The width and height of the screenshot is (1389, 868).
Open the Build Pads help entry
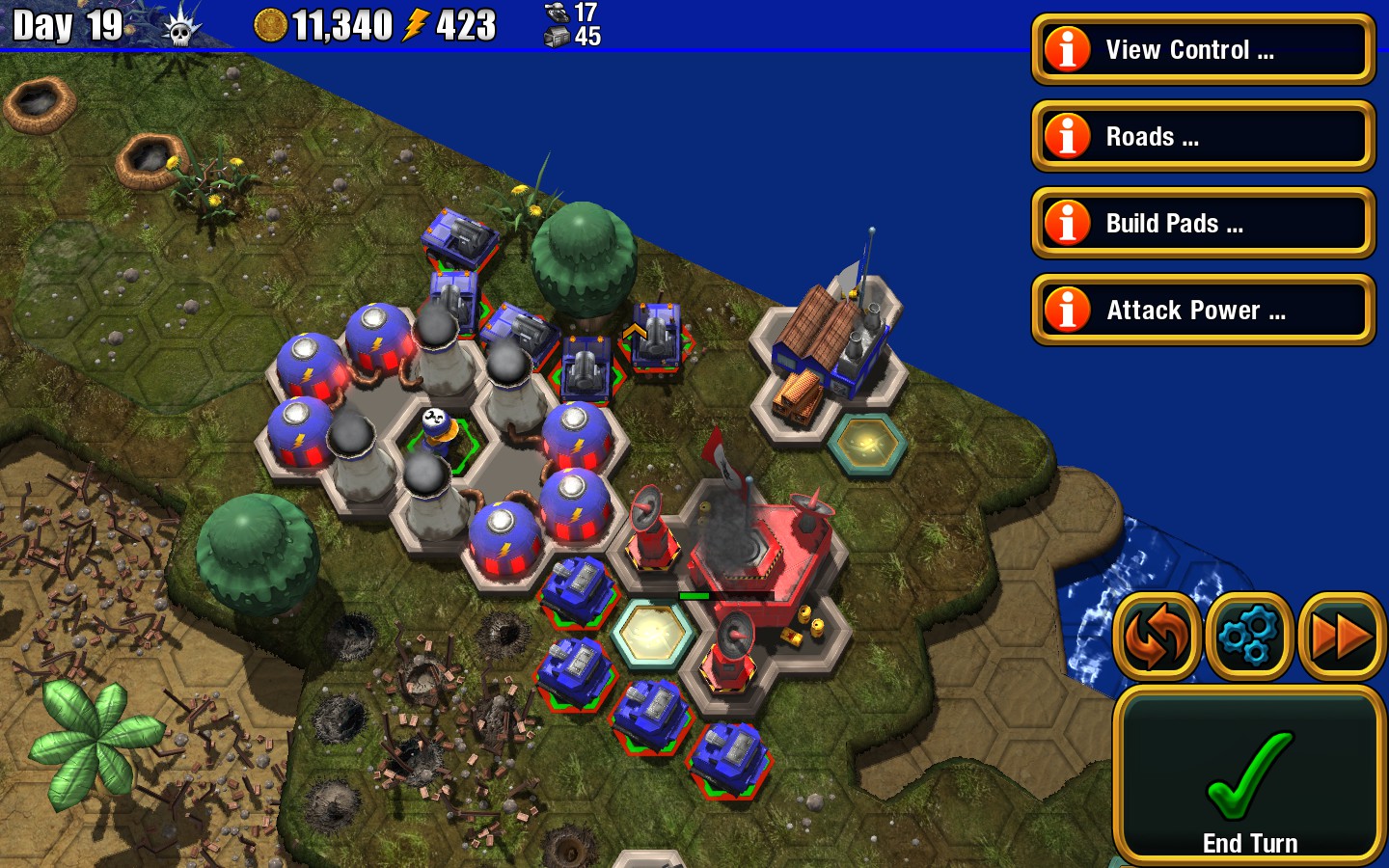(x=1201, y=223)
